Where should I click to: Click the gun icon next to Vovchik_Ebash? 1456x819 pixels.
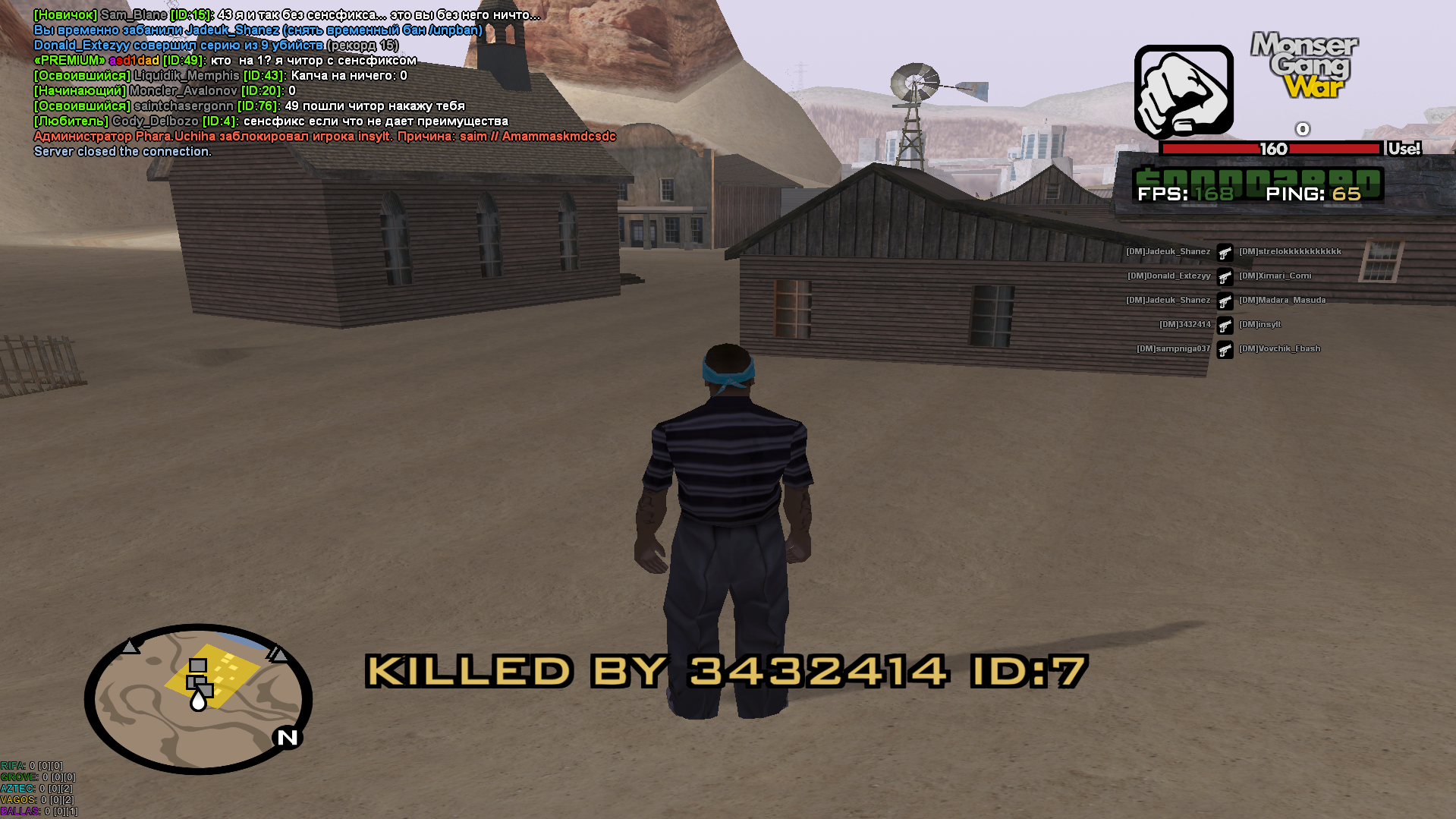pyautogui.click(x=1226, y=350)
